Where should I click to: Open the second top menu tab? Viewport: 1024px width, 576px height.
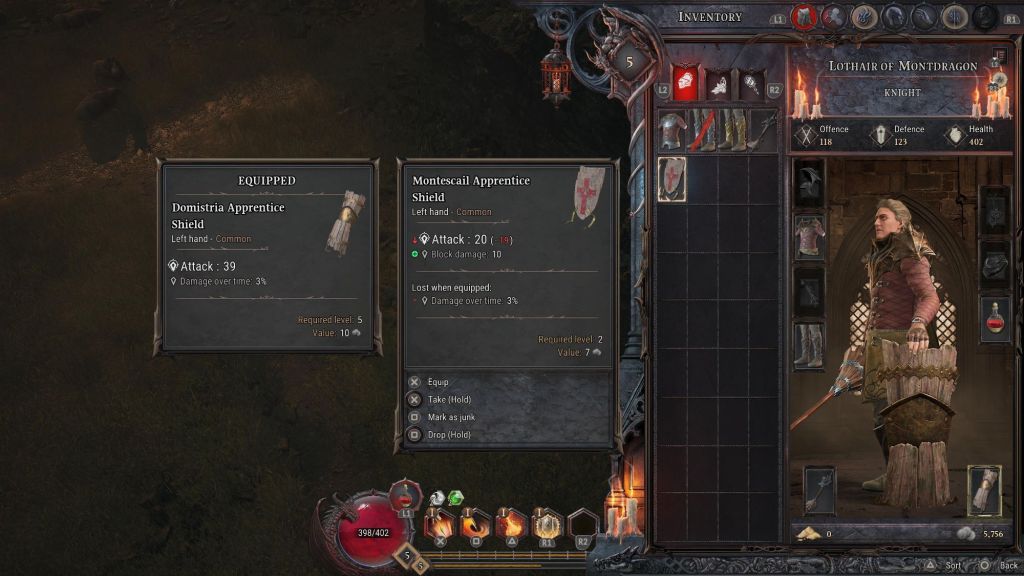(x=834, y=17)
